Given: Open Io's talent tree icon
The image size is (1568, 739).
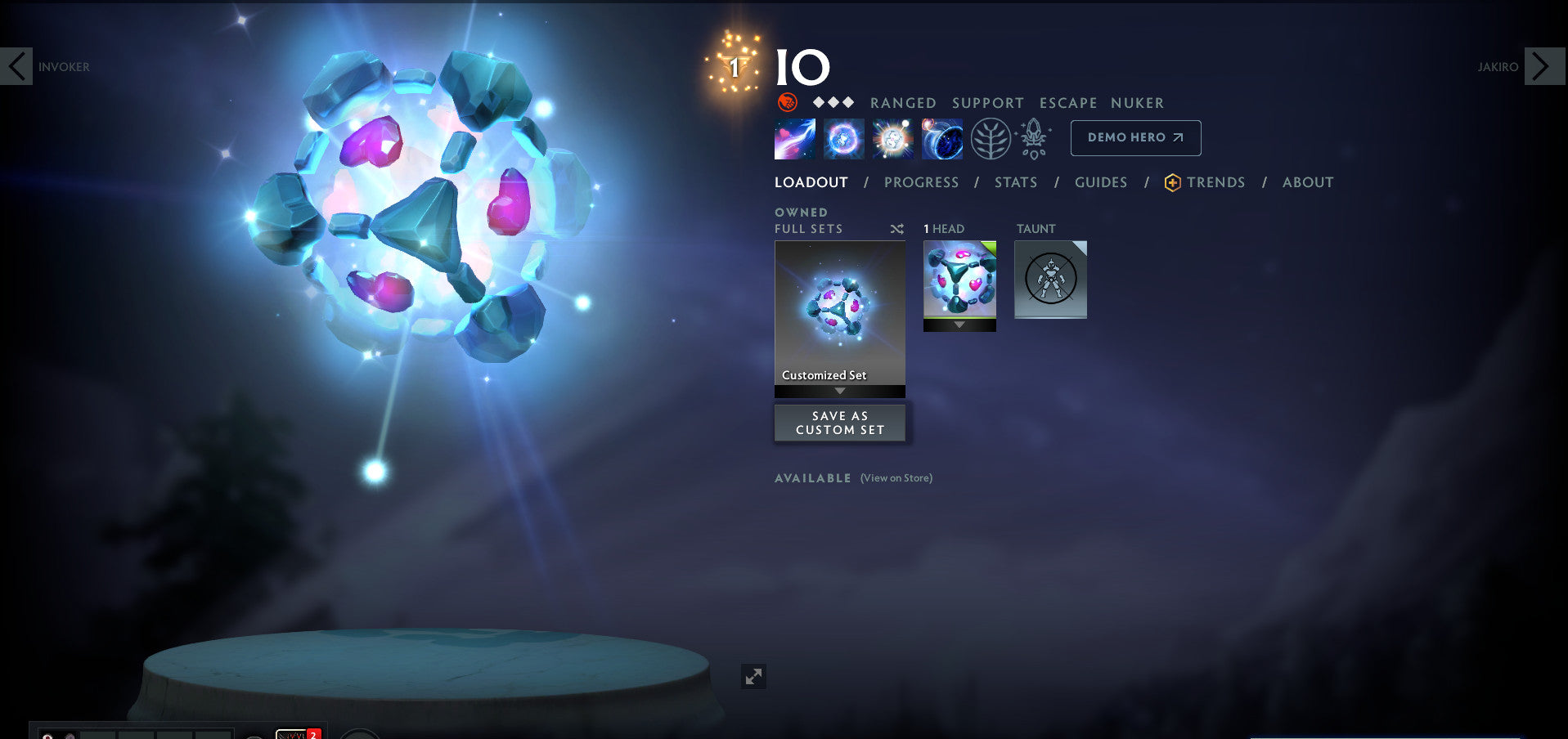Looking at the screenshot, I should (x=991, y=138).
